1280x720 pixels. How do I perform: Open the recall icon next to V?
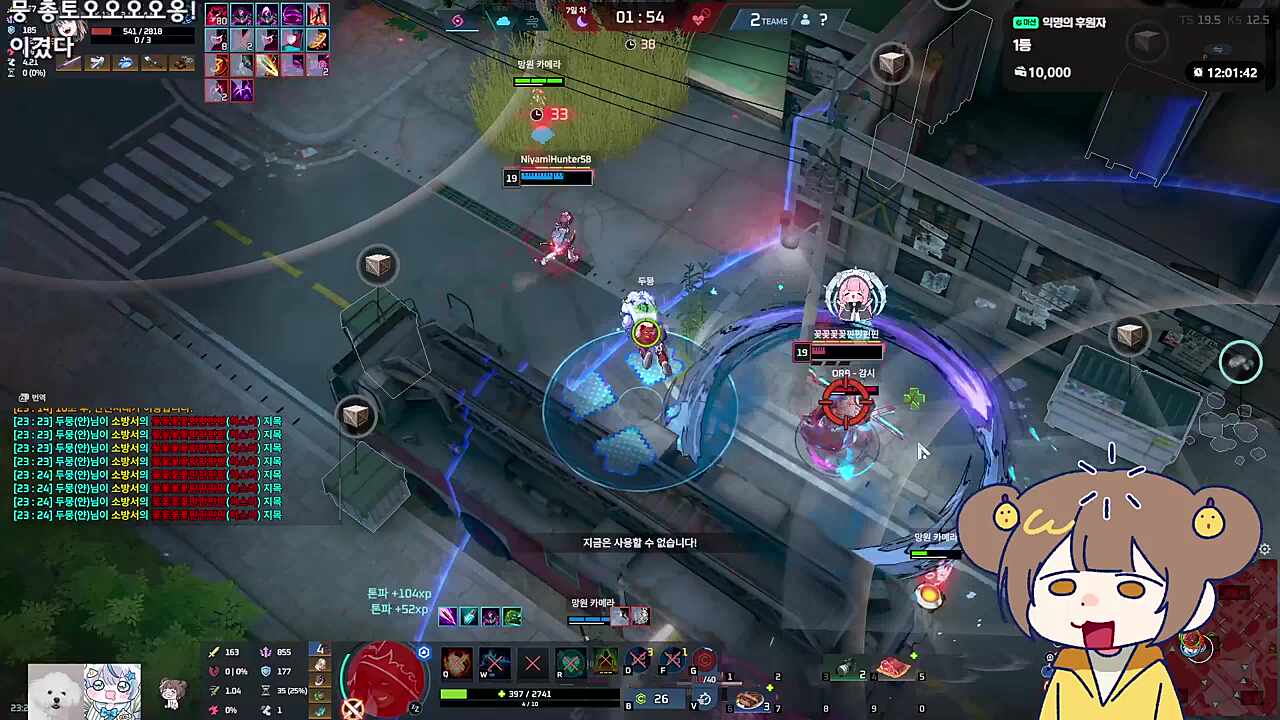(x=704, y=697)
